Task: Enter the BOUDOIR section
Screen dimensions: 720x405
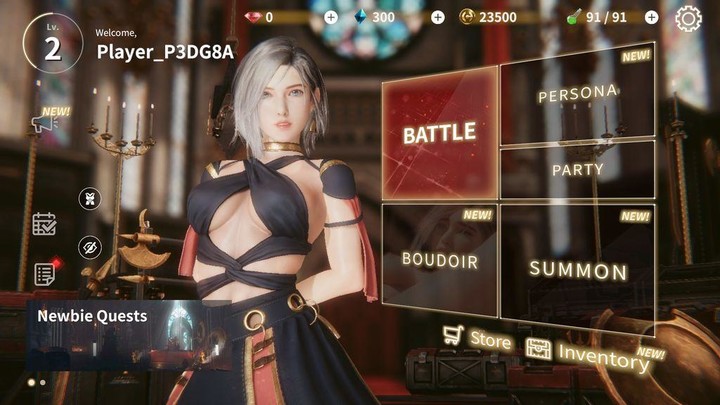Action: 439,259
